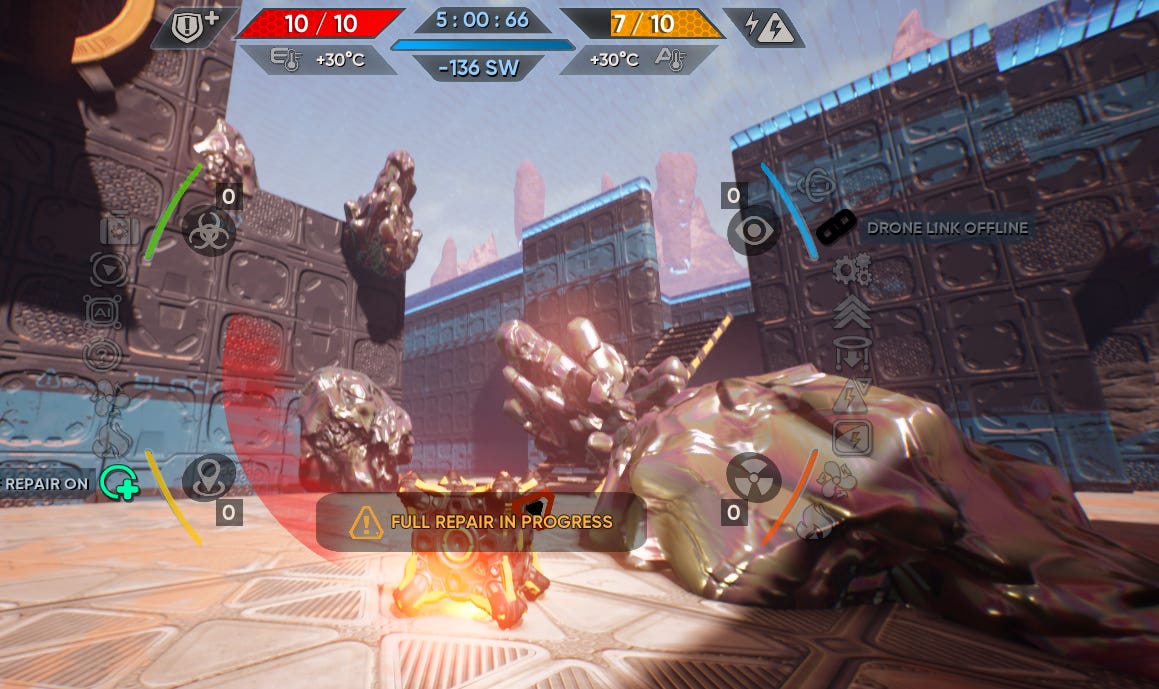The width and height of the screenshot is (1159, 689).
Task: Select the location pin marker icon
Action: 208,477
